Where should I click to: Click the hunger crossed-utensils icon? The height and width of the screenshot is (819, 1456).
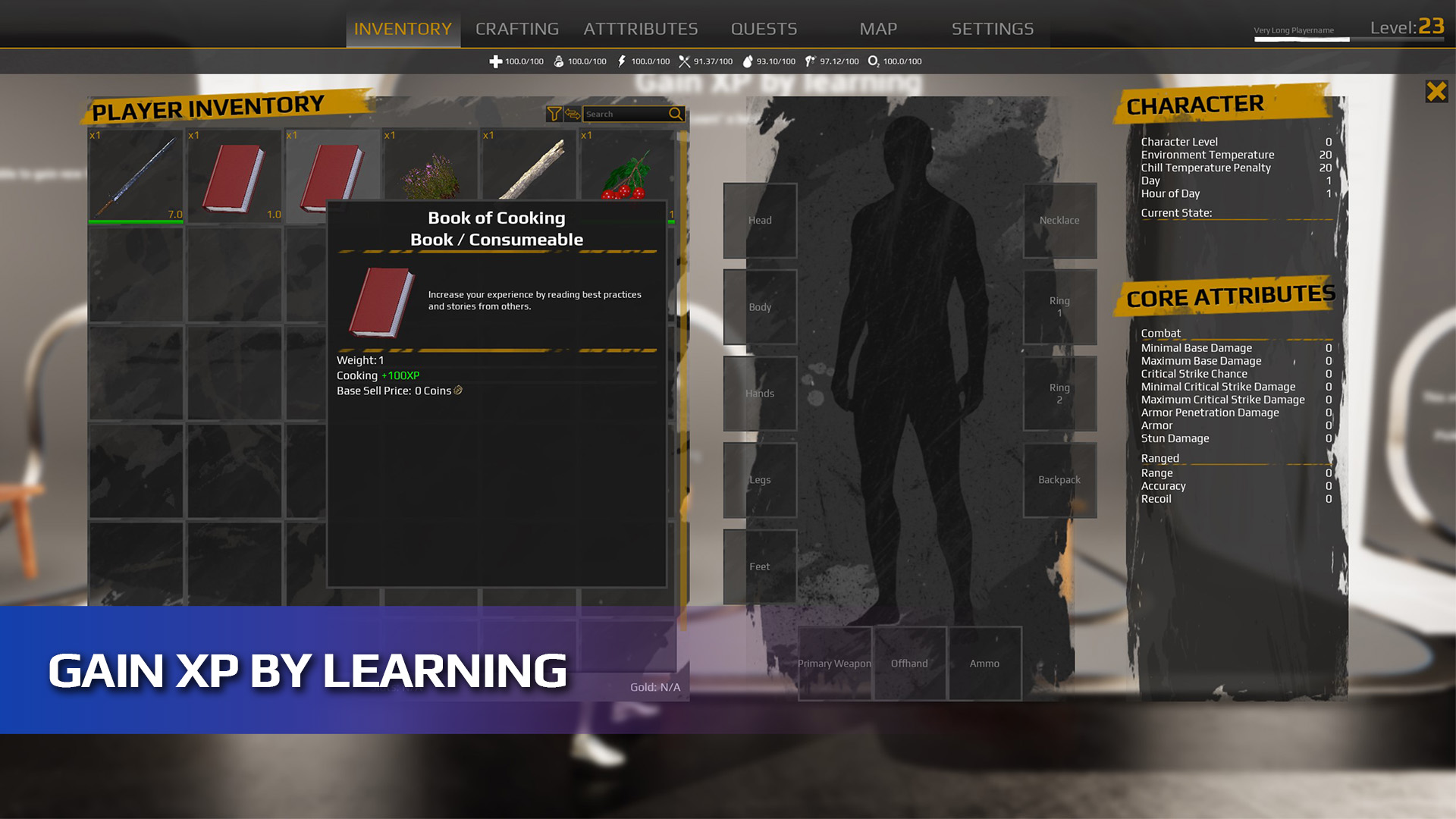coord(685,61)
